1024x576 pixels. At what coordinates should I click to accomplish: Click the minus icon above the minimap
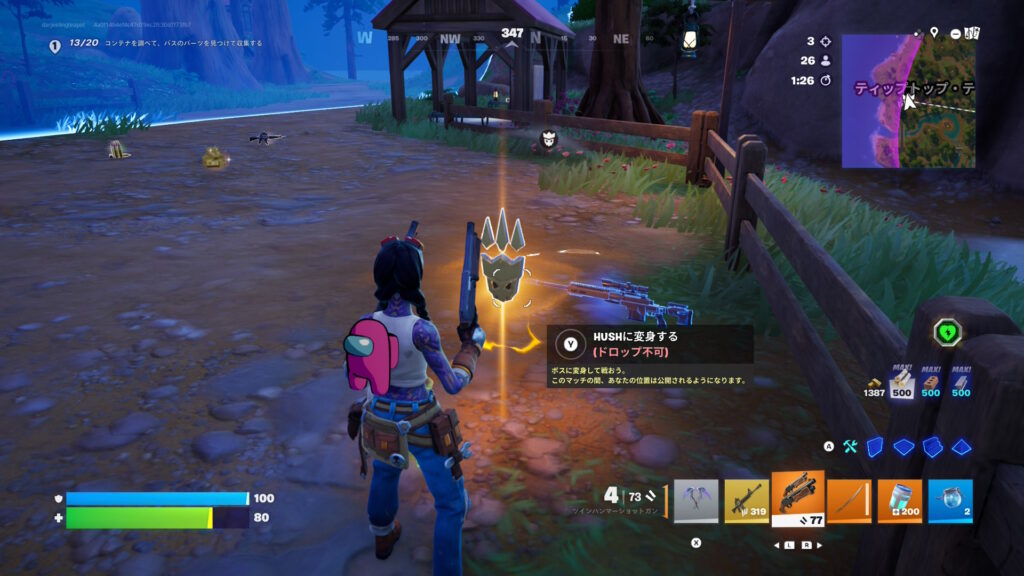(x=956, y=33)
